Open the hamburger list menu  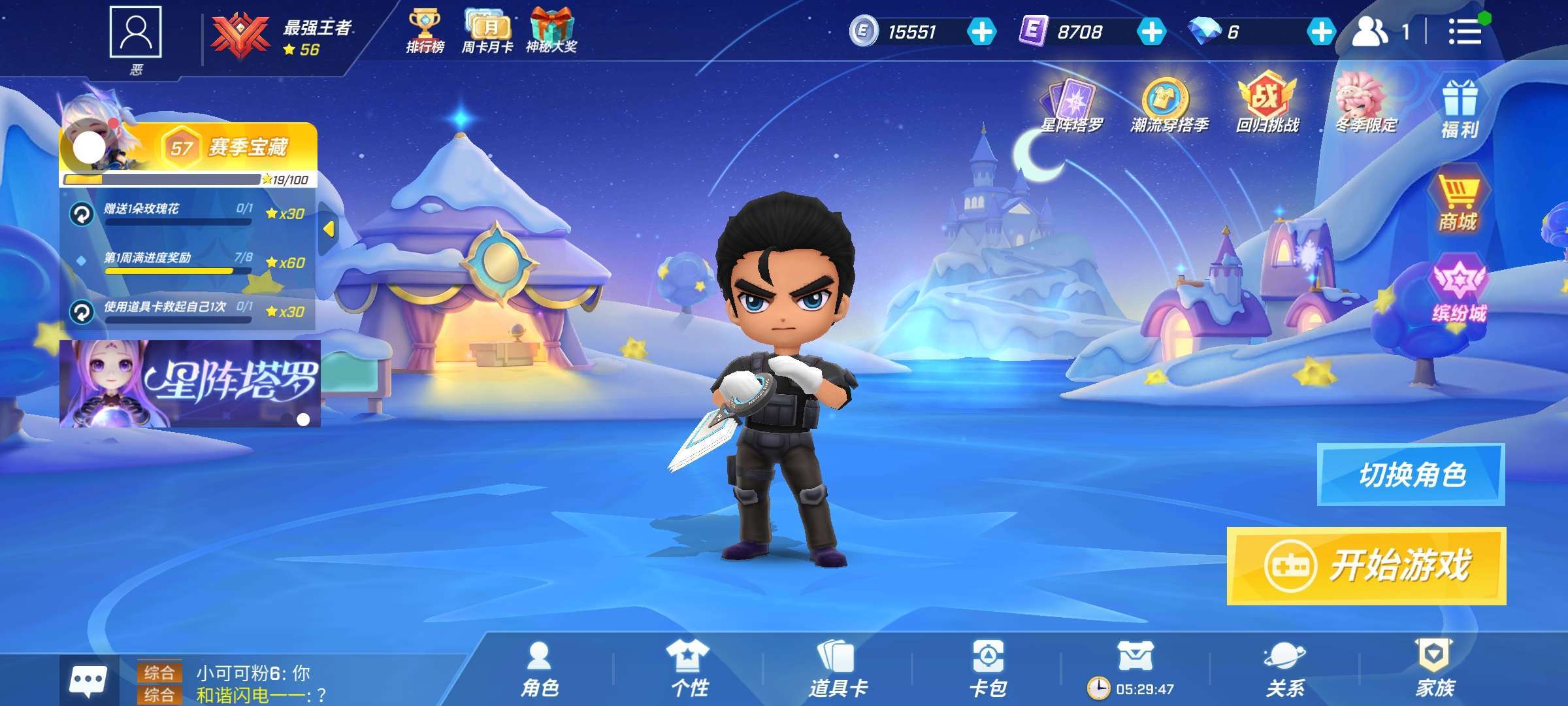click(1464, 31)
